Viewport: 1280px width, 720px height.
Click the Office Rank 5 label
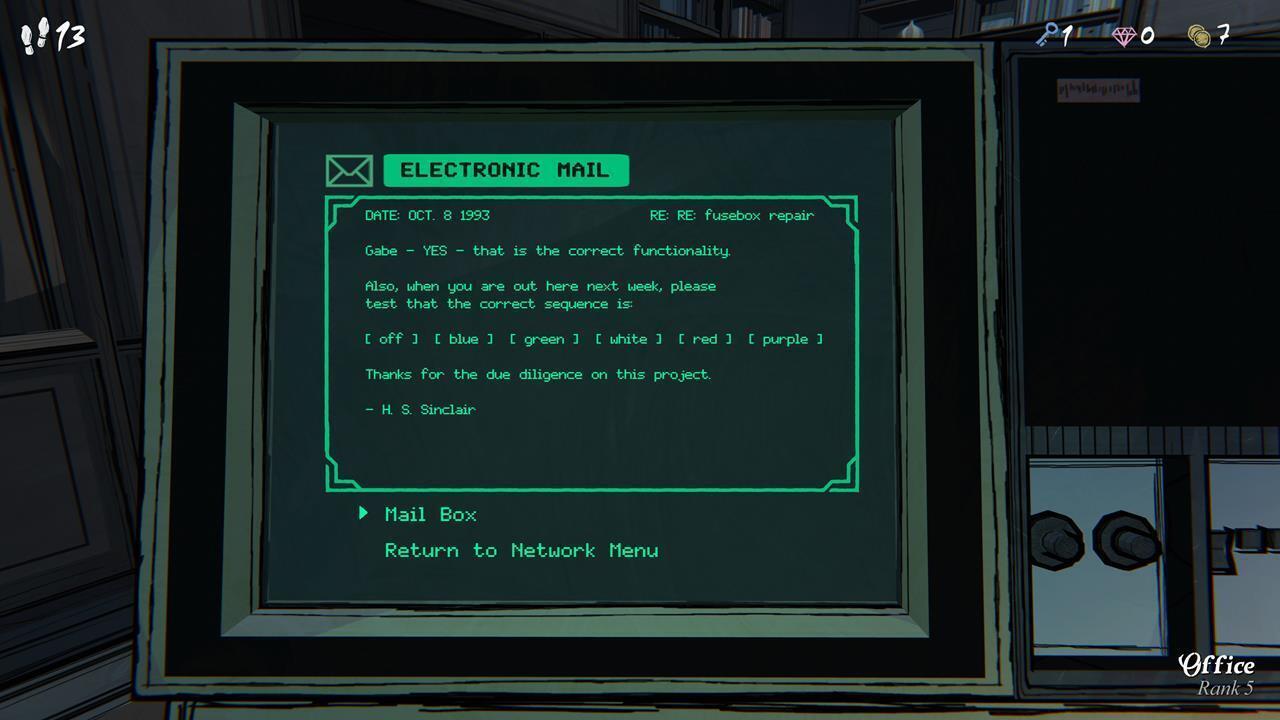[1218, 674]
